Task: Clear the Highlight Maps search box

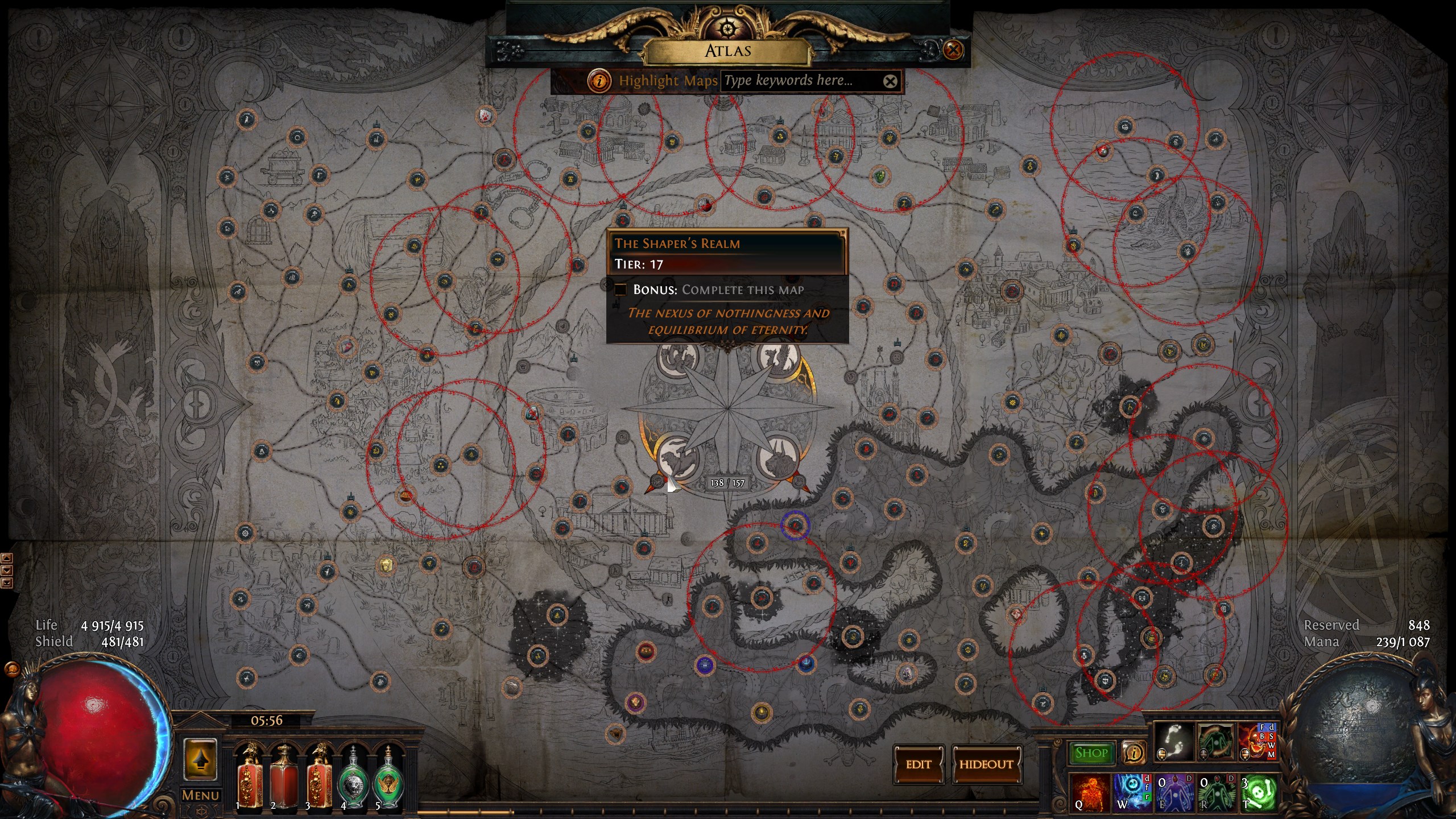Action: coord(890,81)
